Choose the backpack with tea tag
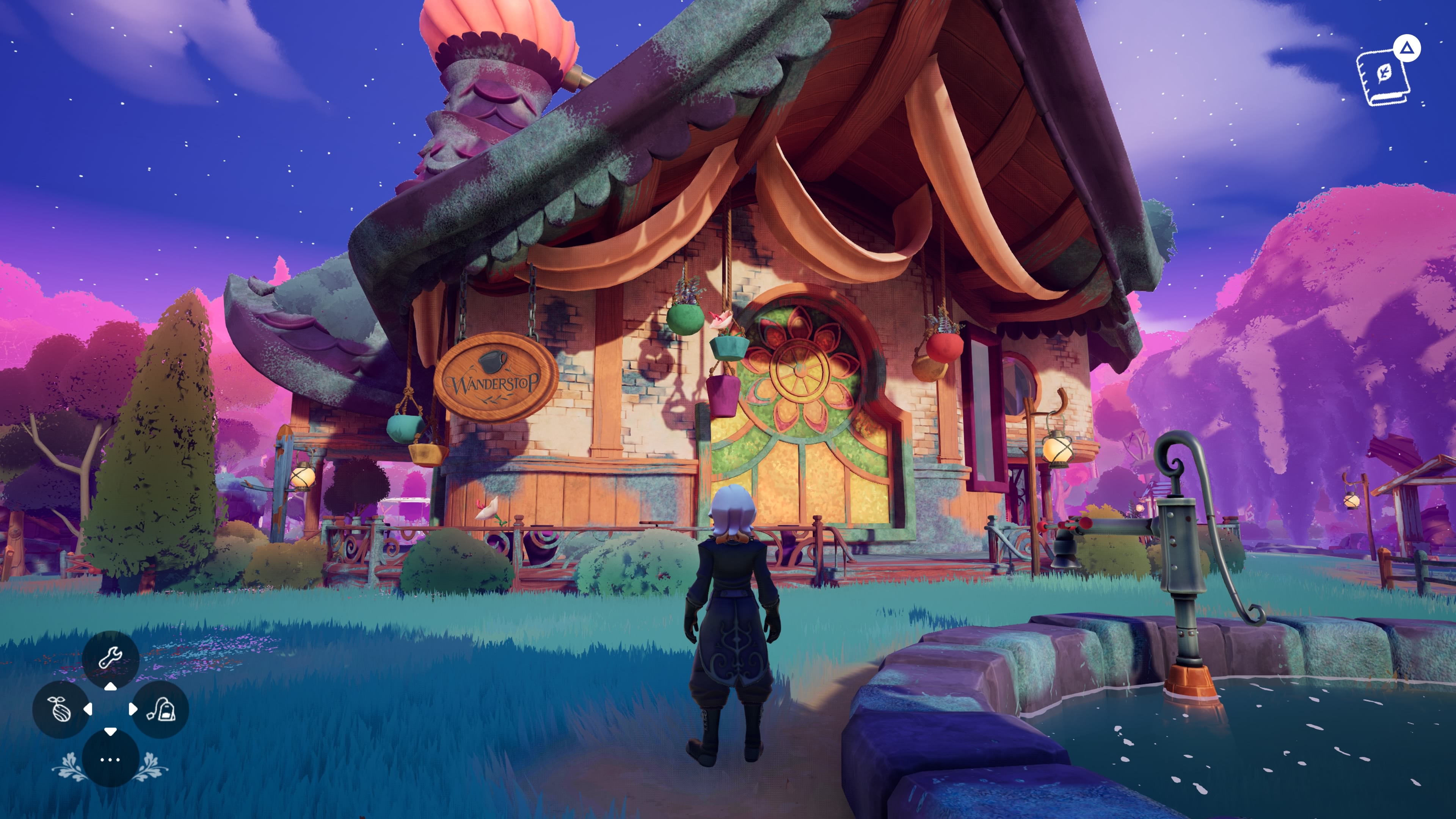Screen dimensions: 1456x819 [x=160, y=709]
